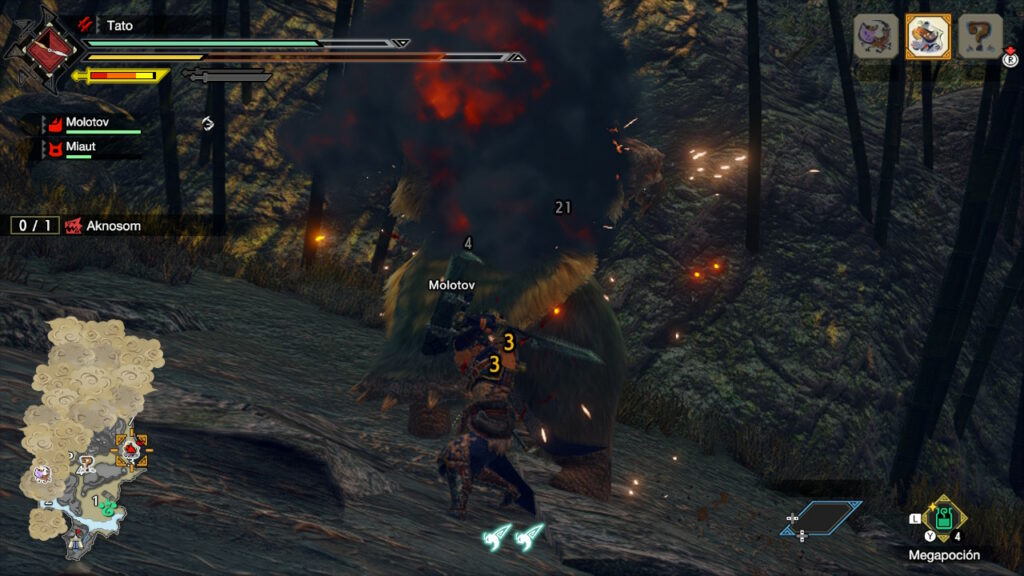Choose the purple monster target icon
1024x576 pixels.
pos(875,37)
